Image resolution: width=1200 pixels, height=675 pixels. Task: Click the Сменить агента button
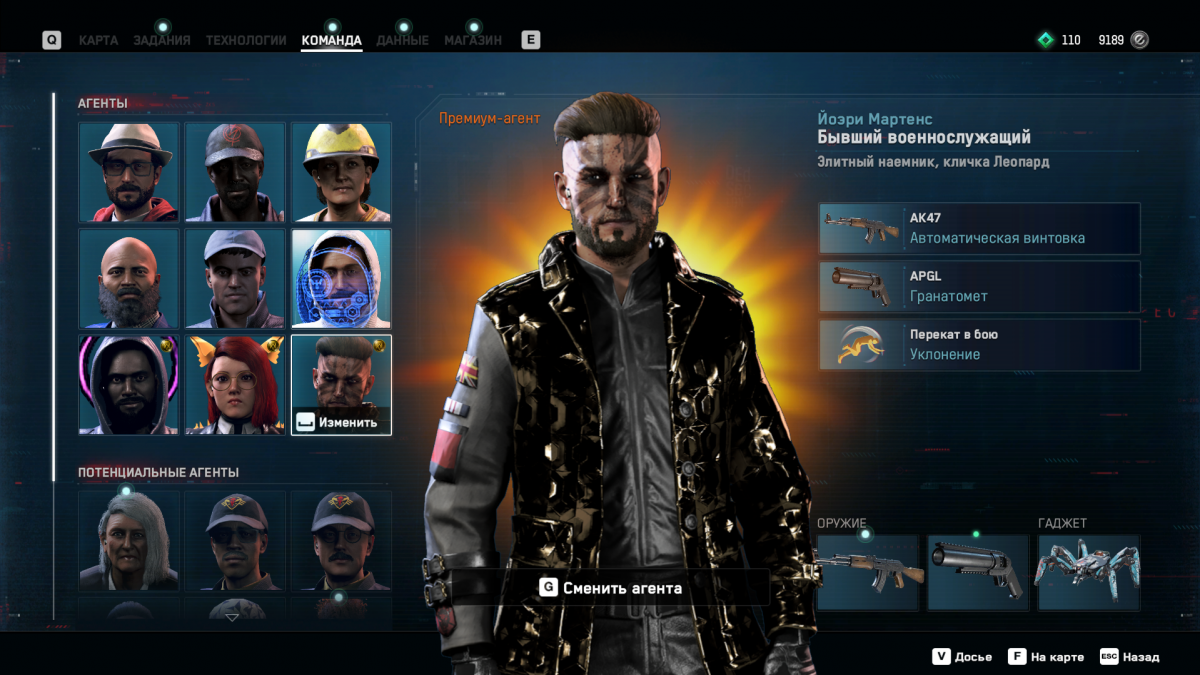pyautogui.click(x=610, y=588)
